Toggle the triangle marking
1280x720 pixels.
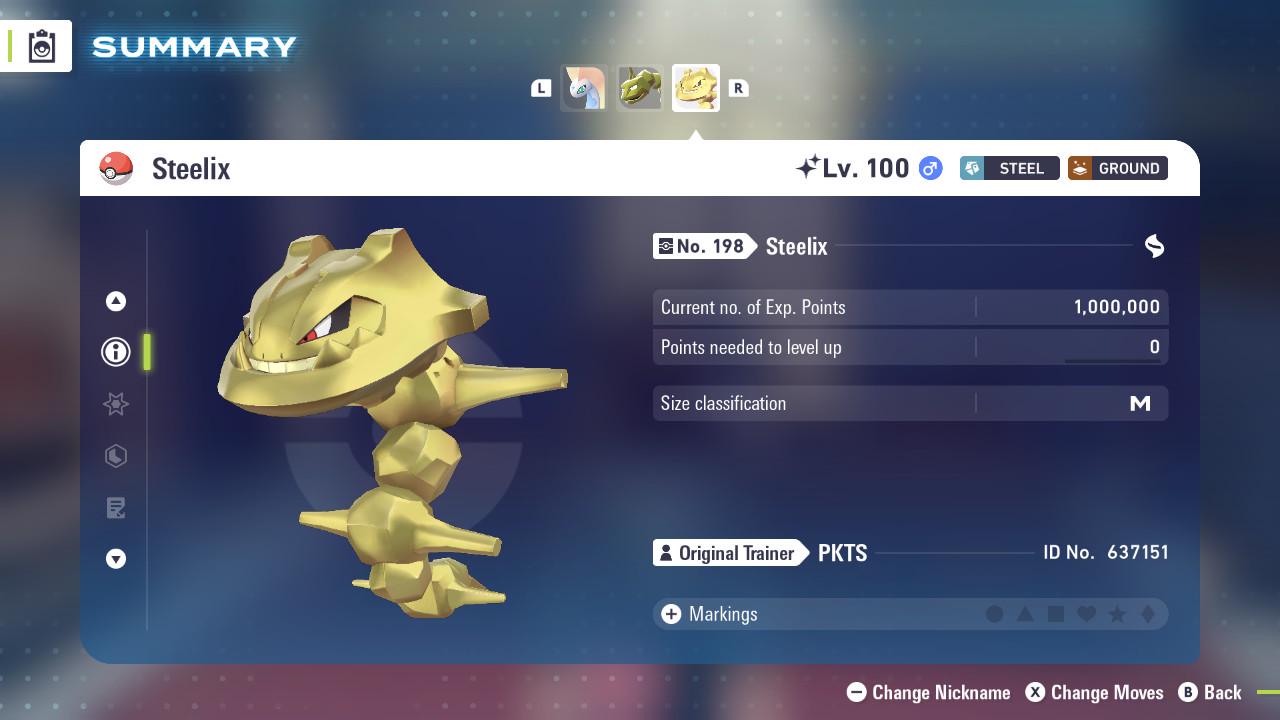pyautogui.click(x=1025, y=614)
